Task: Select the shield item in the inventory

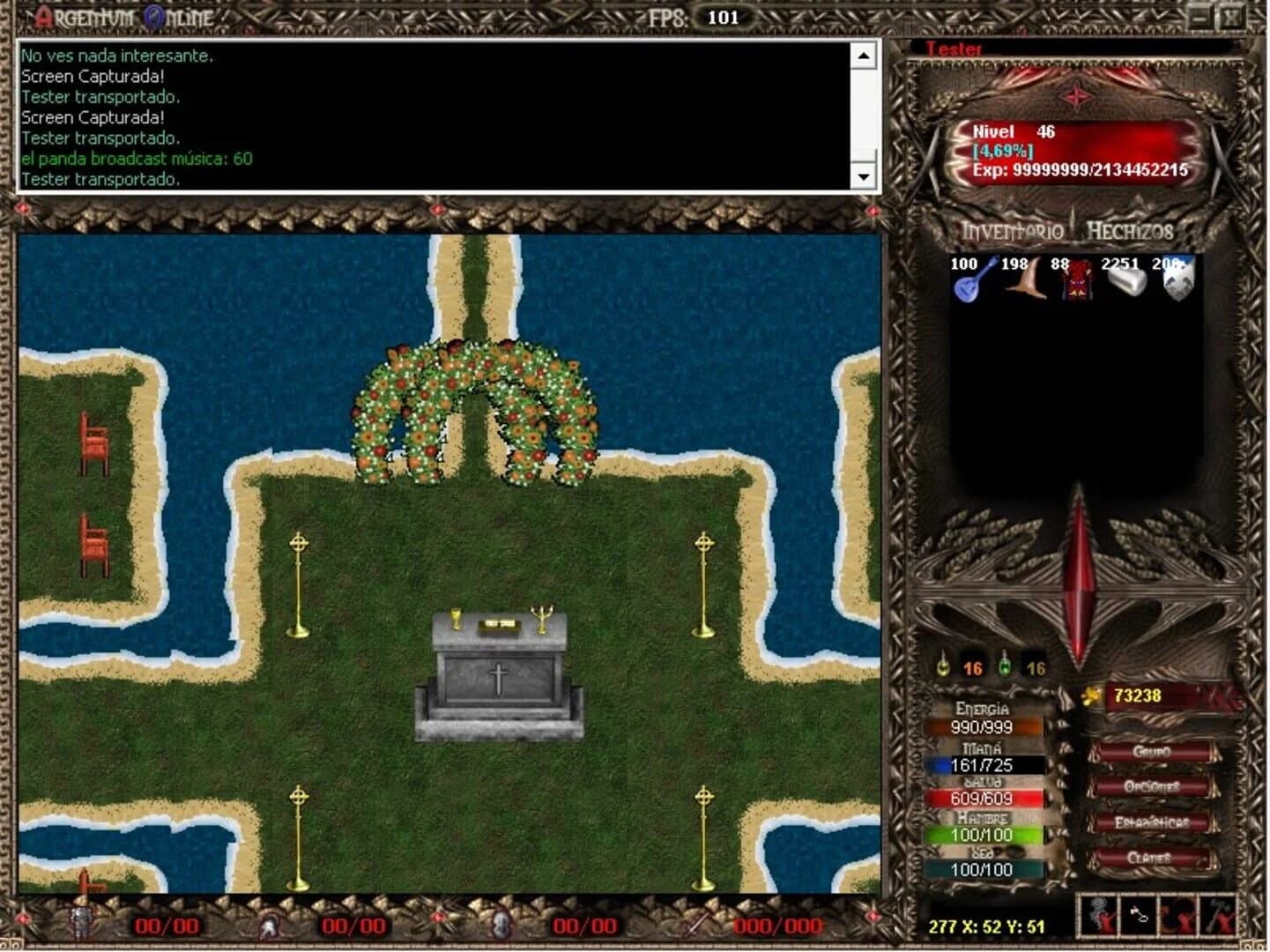Action: [1178, 284]
